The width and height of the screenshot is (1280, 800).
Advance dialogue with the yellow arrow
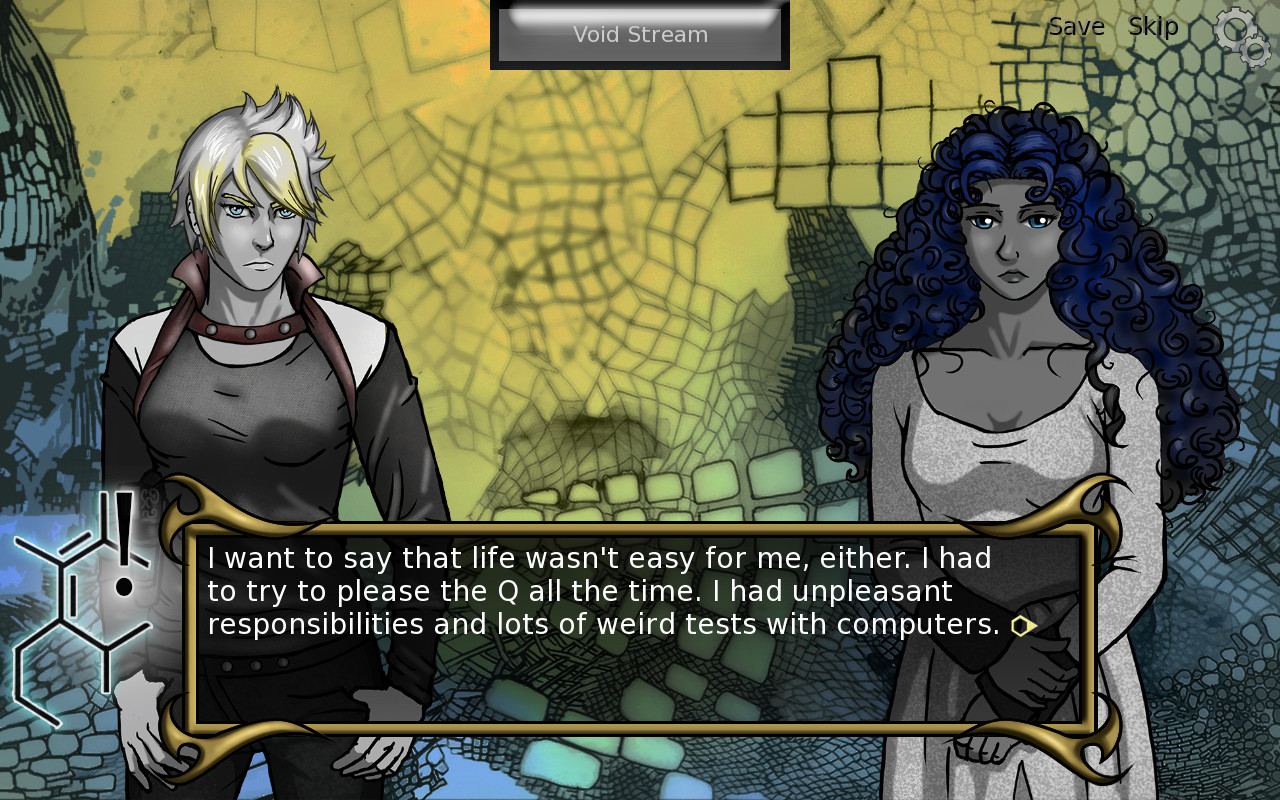[1023, 626]
